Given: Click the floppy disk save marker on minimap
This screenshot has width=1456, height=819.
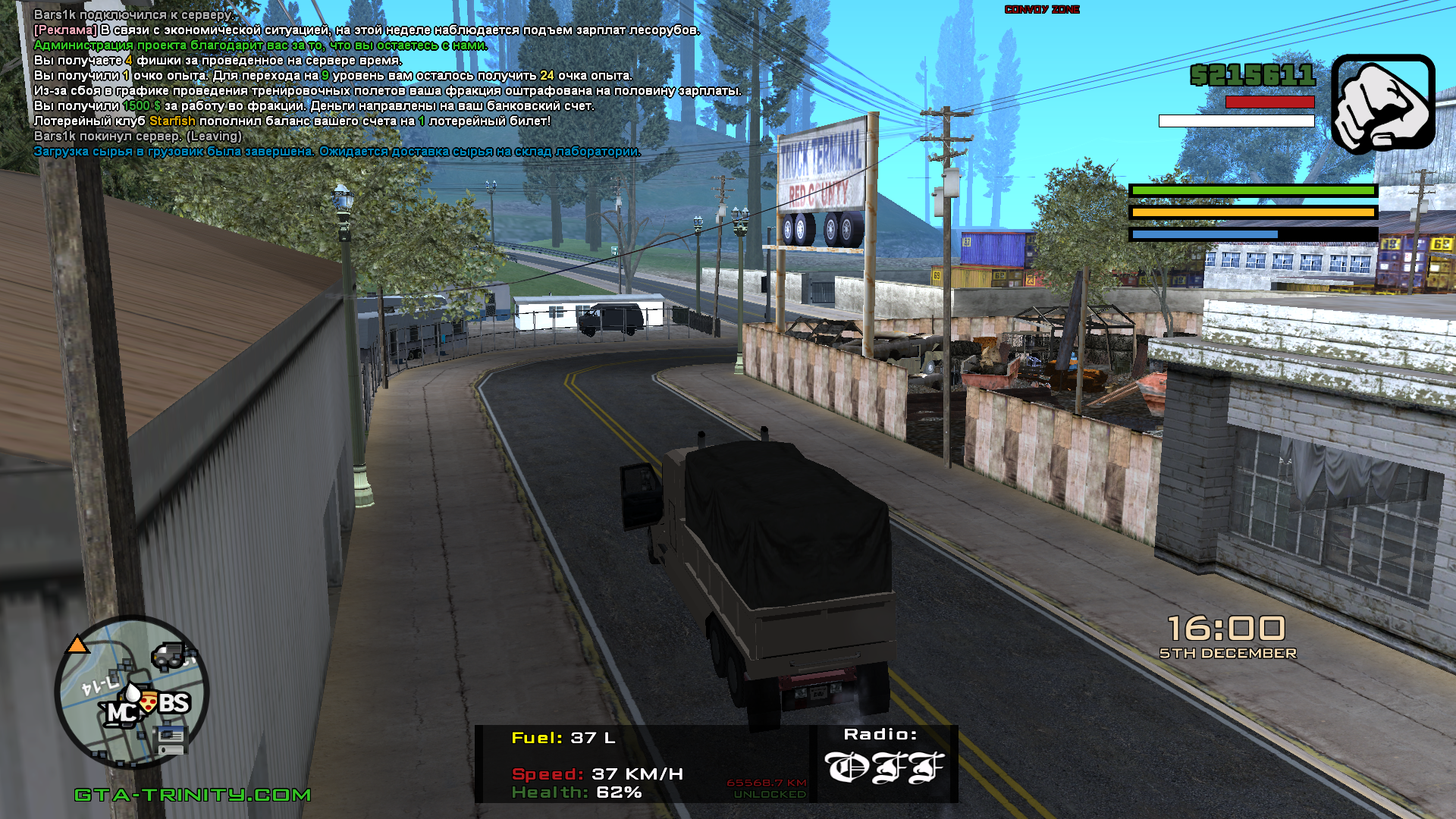Looking at the screenshot, I should pos(171,738).
